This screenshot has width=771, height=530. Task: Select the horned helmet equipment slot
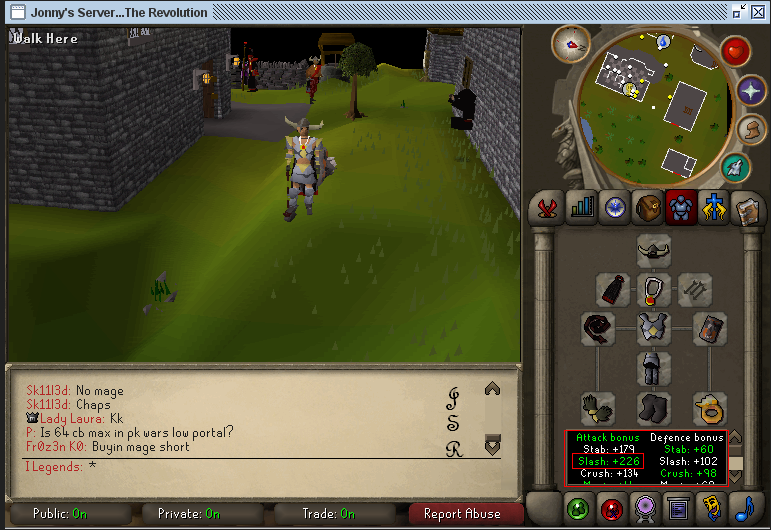click(x=654, y=250)
